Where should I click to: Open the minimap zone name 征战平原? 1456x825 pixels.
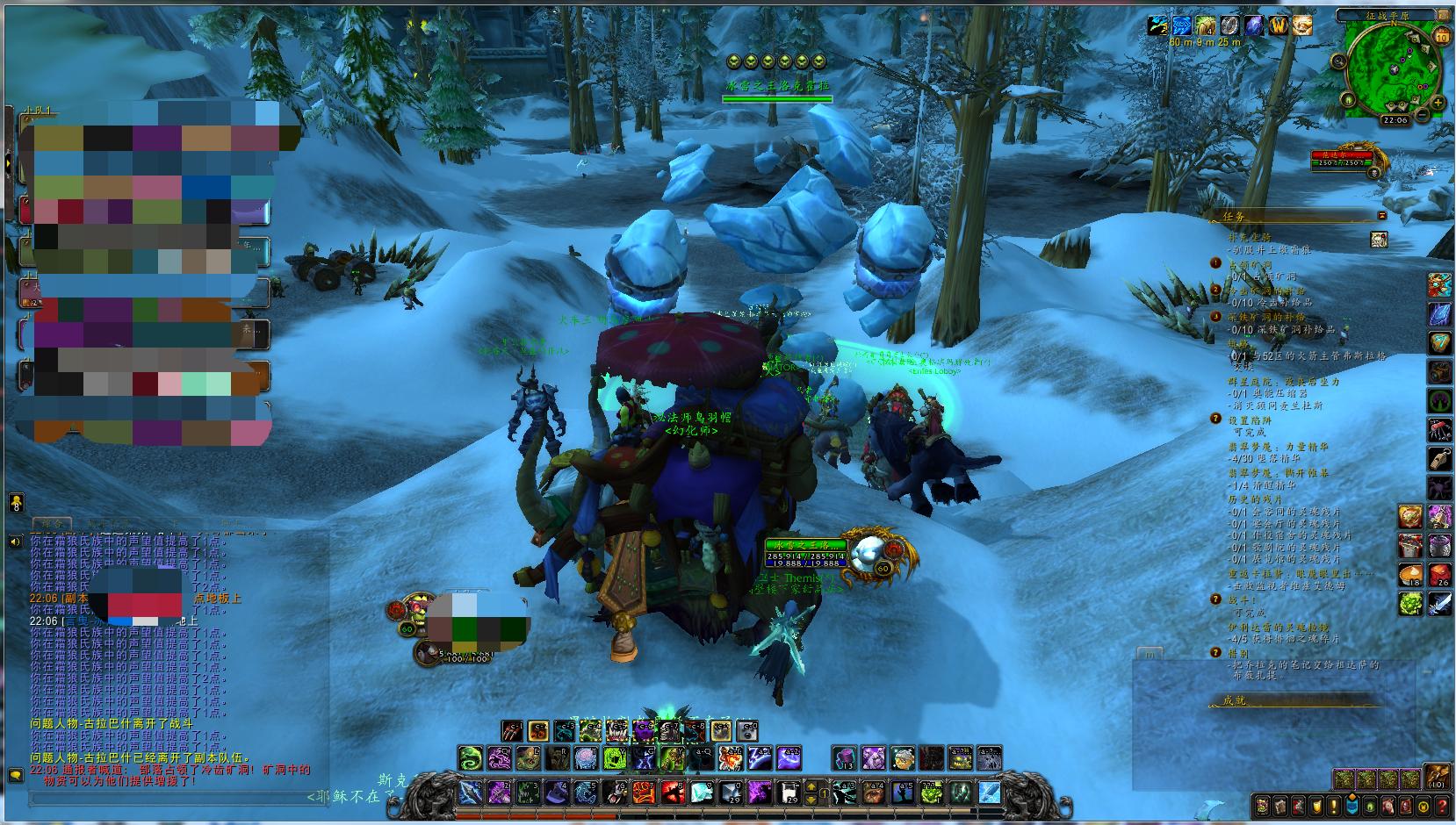[1385, 15]
